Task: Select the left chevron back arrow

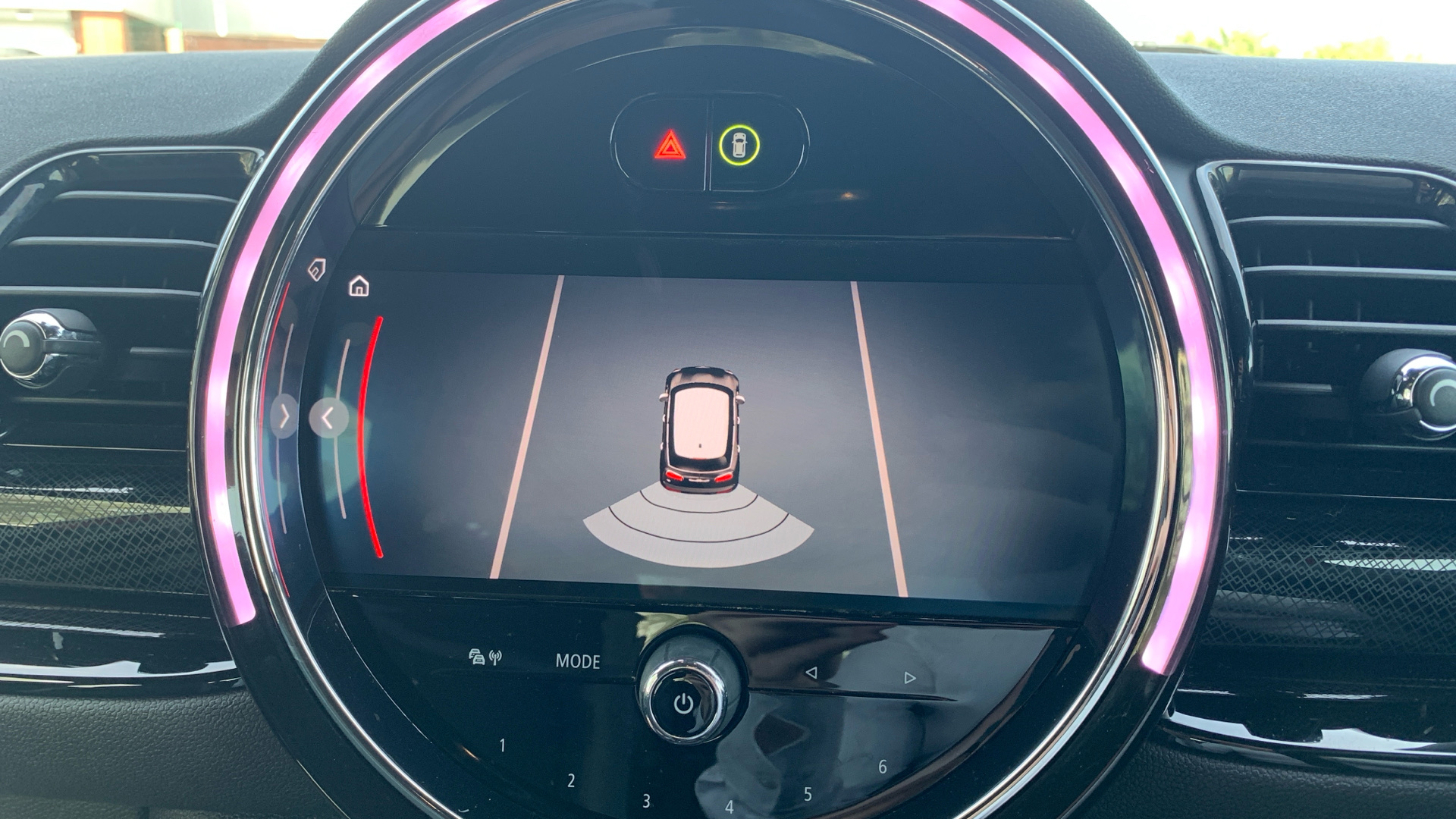Action: coord(328,418)
